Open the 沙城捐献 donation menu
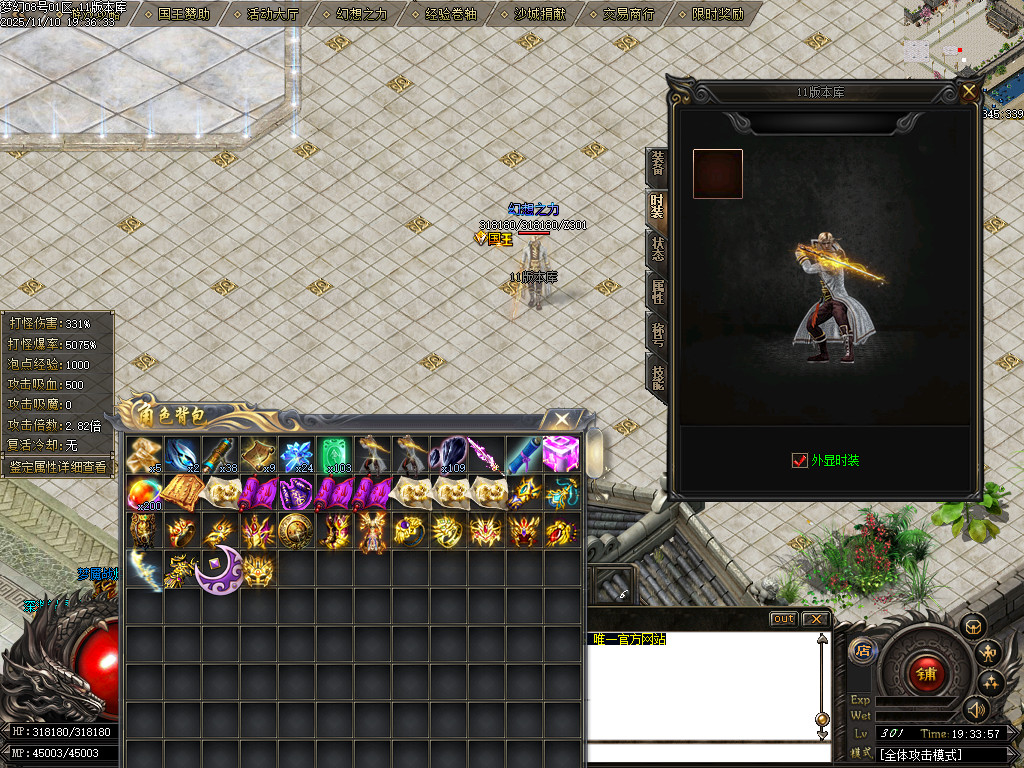 click(539, 14)
